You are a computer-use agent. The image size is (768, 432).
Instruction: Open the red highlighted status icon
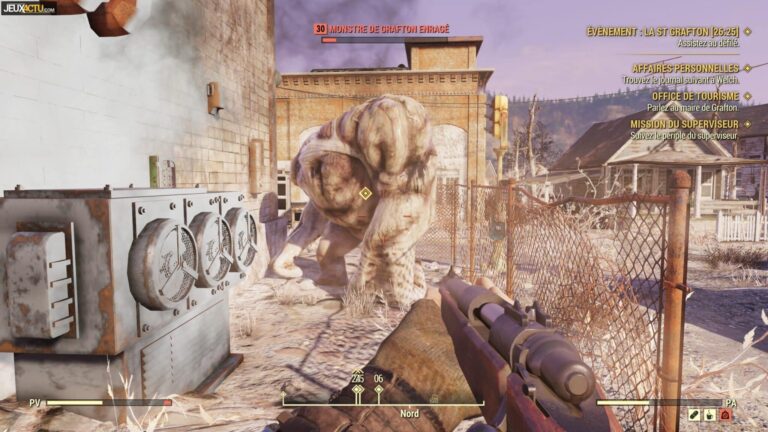(x=727, y=415)
